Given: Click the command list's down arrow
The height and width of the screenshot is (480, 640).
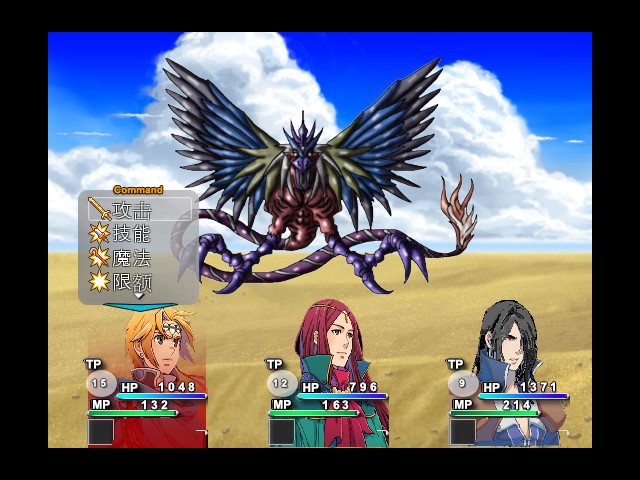Looking at the screenshot, I should click(139, 297).
